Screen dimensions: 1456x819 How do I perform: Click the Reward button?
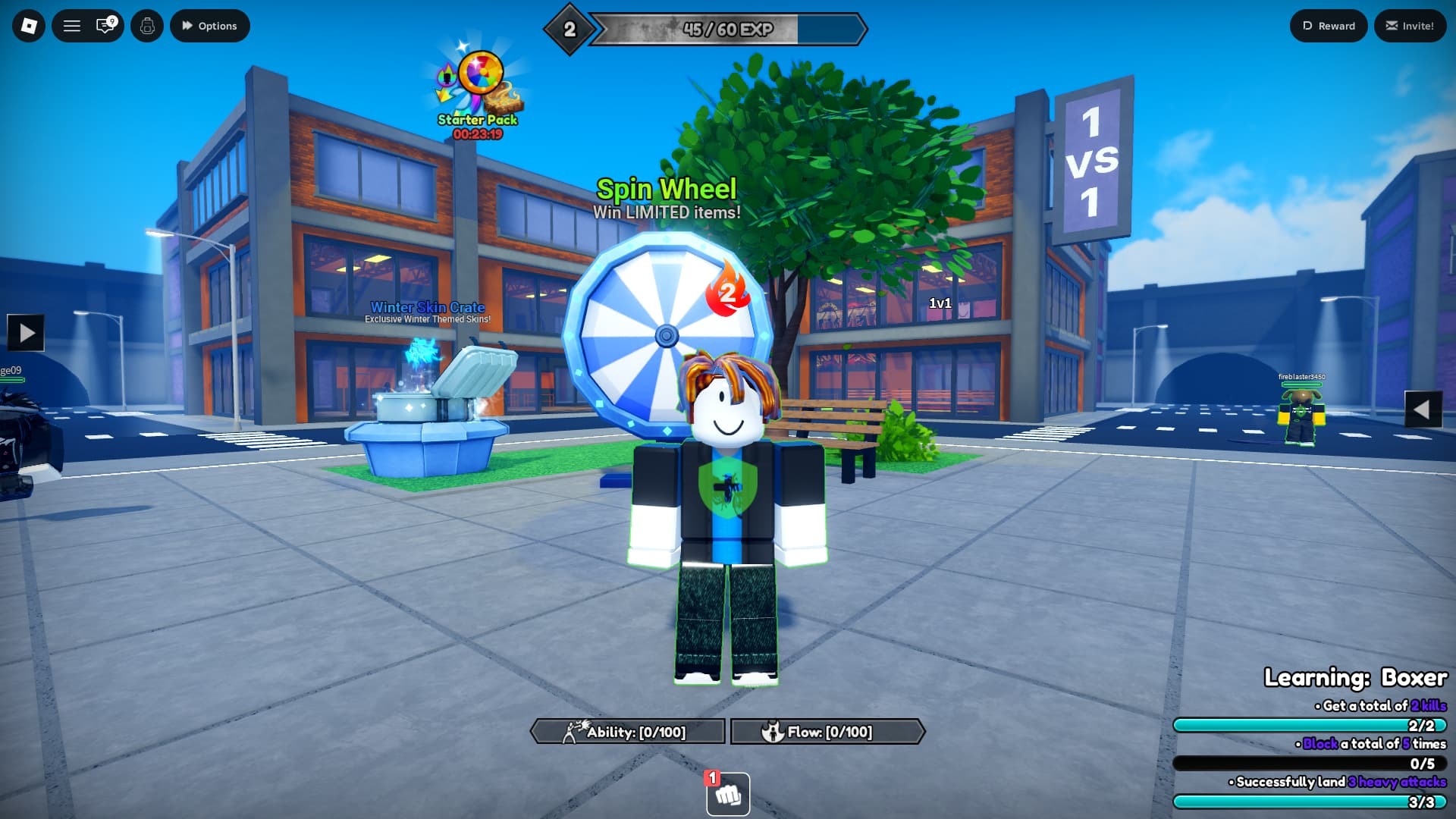coord(1329,25)
